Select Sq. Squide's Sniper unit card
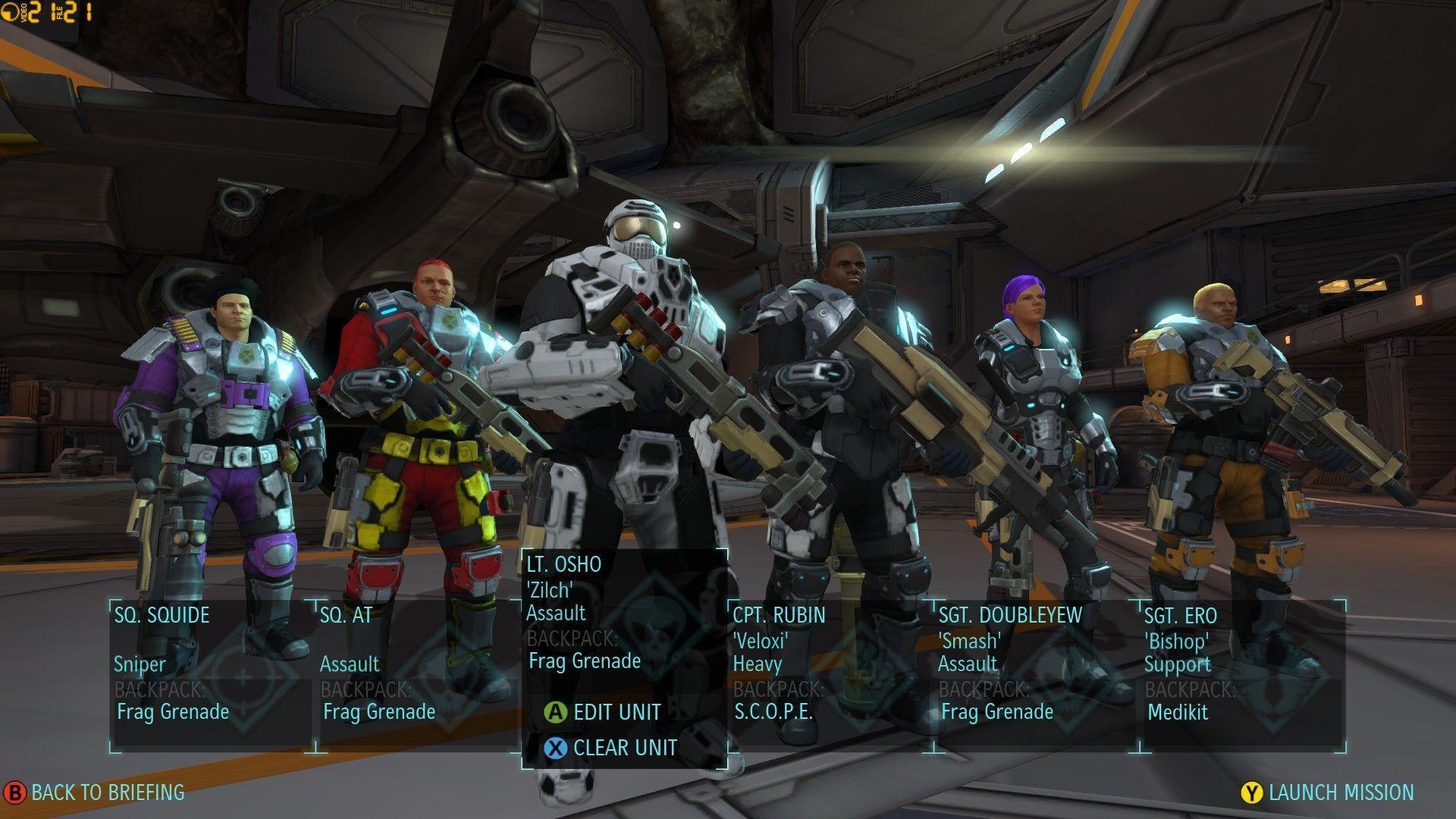The image size is (1456, 819). 211,675
